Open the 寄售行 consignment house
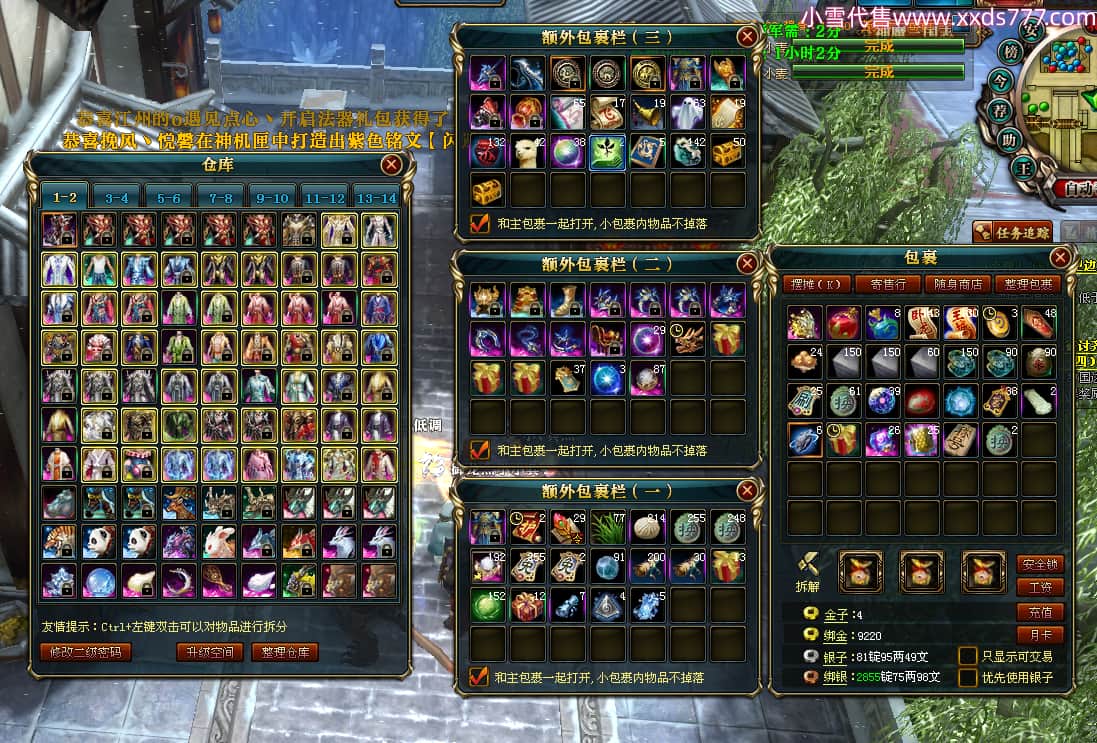 888,284
